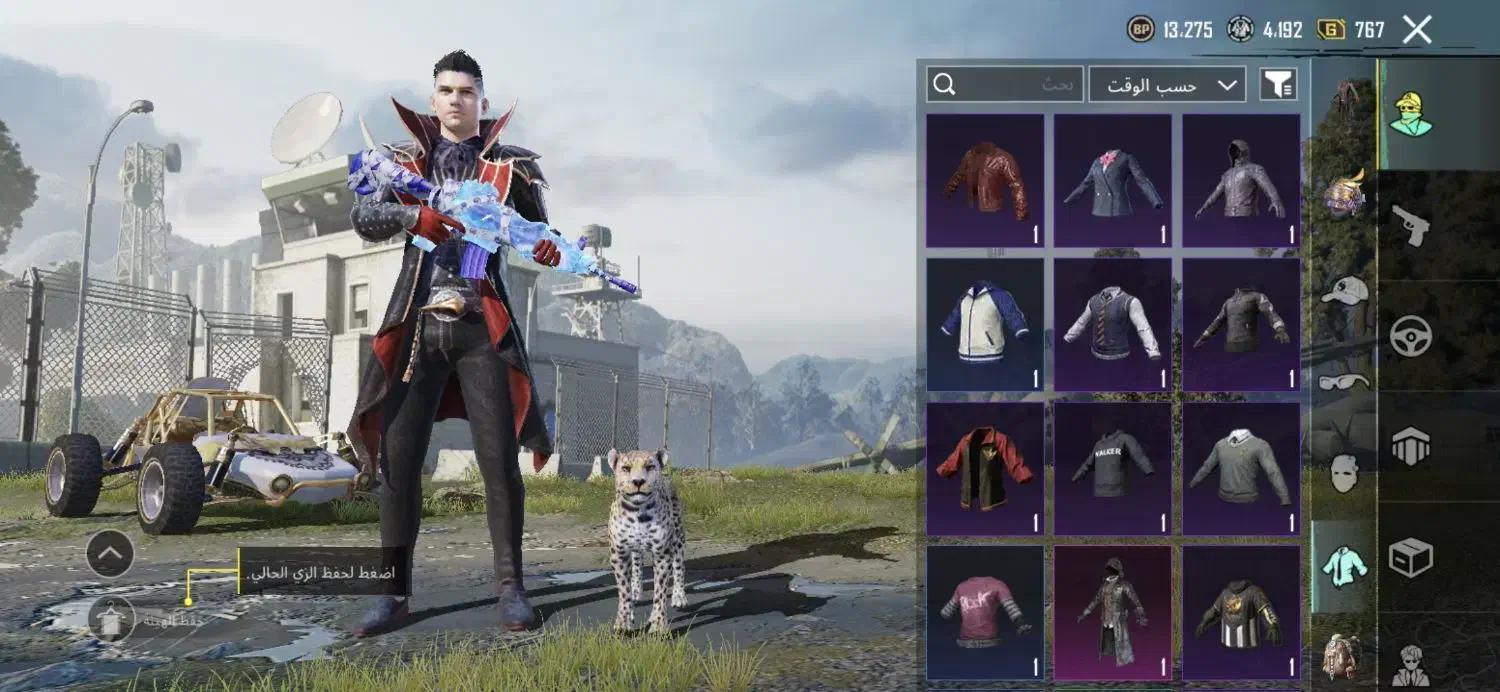Switch to the box crate tab
This screenshot has width=1500, height=692.
point(1411,558)
